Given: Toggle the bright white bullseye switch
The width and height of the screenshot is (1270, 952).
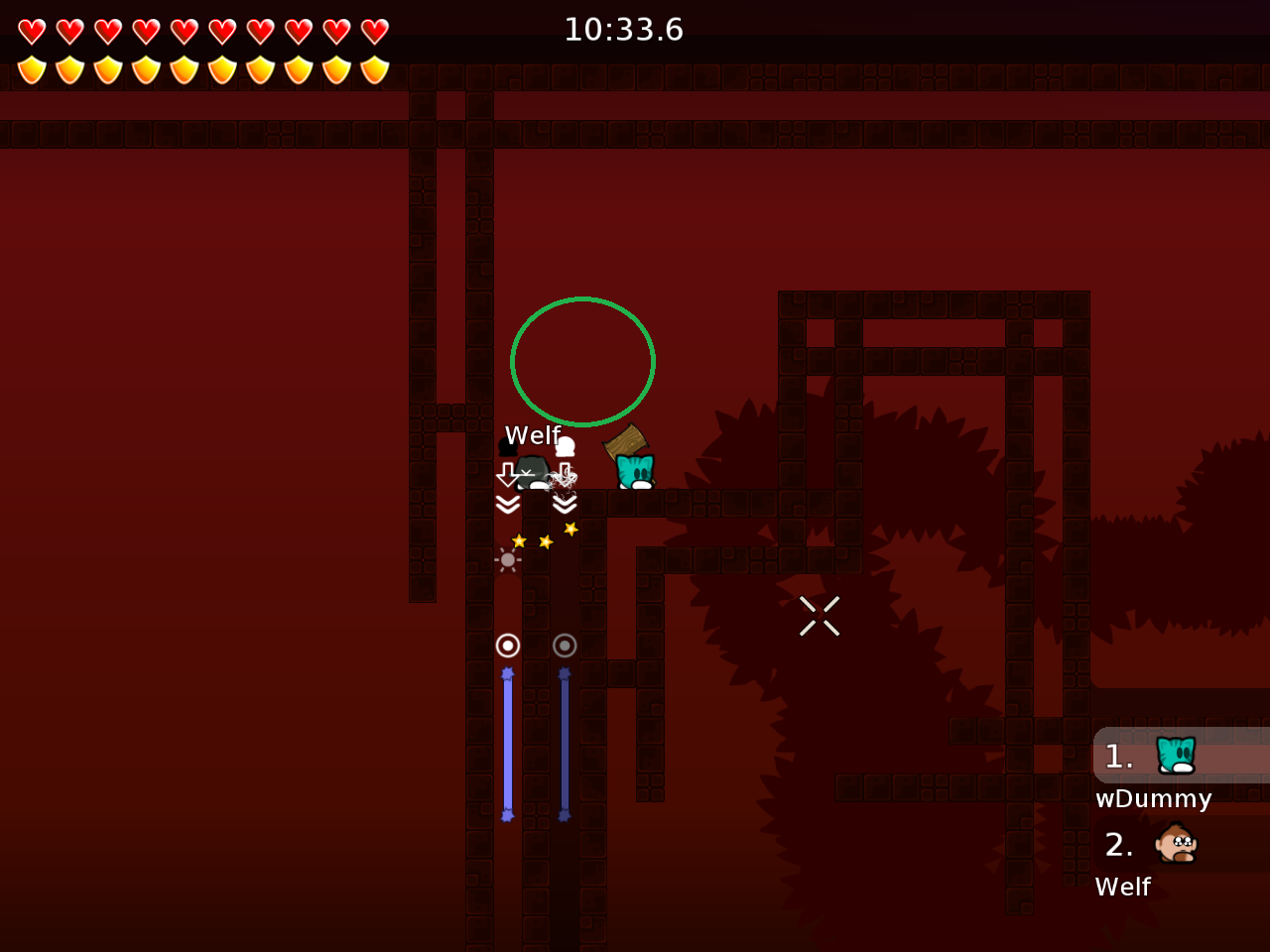Looking at the screenshot, I should tap(508, 645).
